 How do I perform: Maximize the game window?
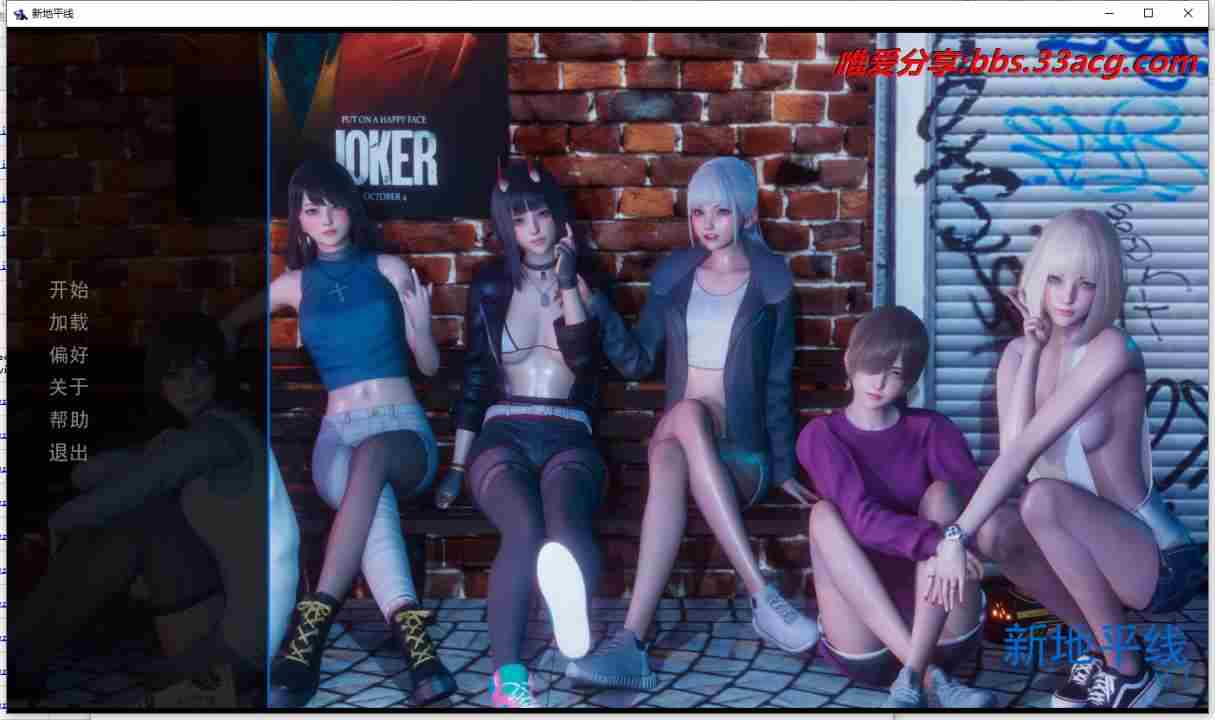[1149, 13]
